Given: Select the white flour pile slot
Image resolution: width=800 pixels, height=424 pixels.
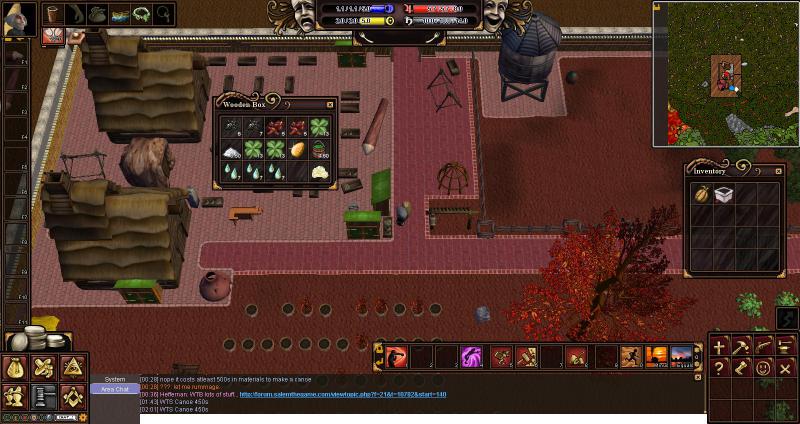Looking at the screenshot, I should [x=230, y=149].
